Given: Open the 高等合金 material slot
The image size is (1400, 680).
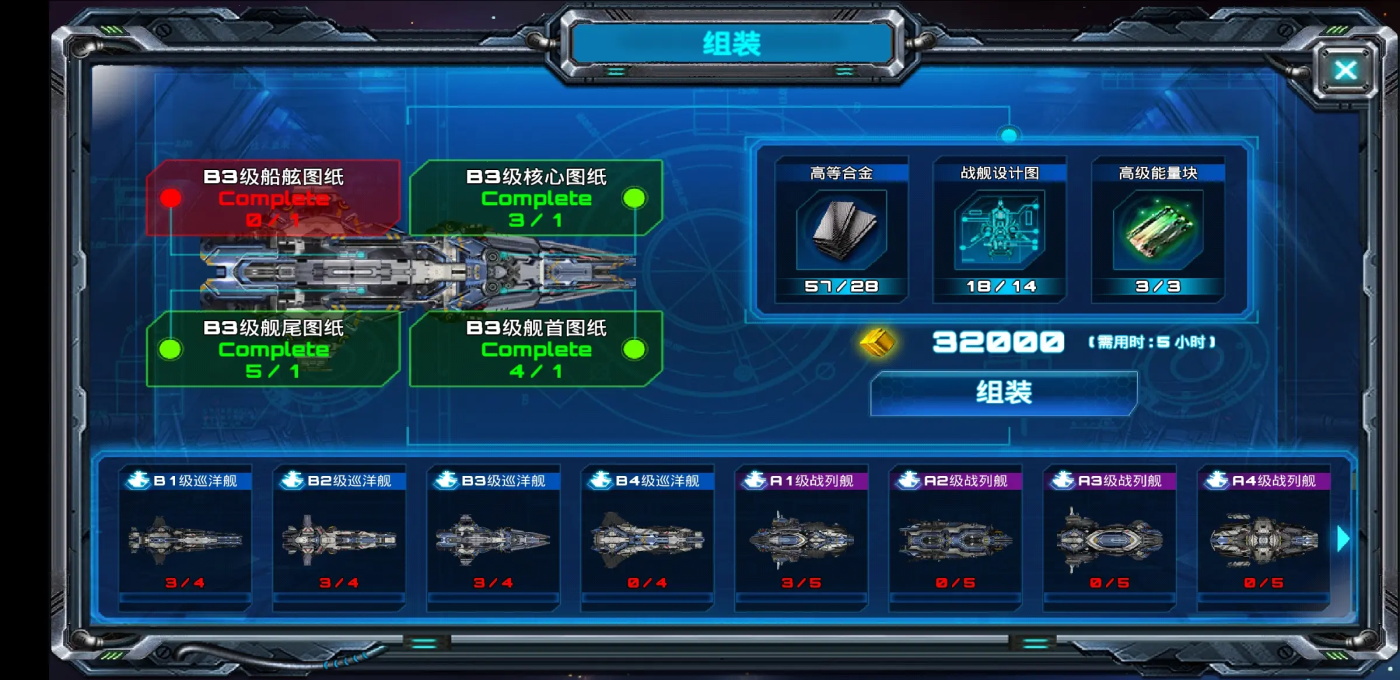Looking at the screenshot, I should [841, 230].
